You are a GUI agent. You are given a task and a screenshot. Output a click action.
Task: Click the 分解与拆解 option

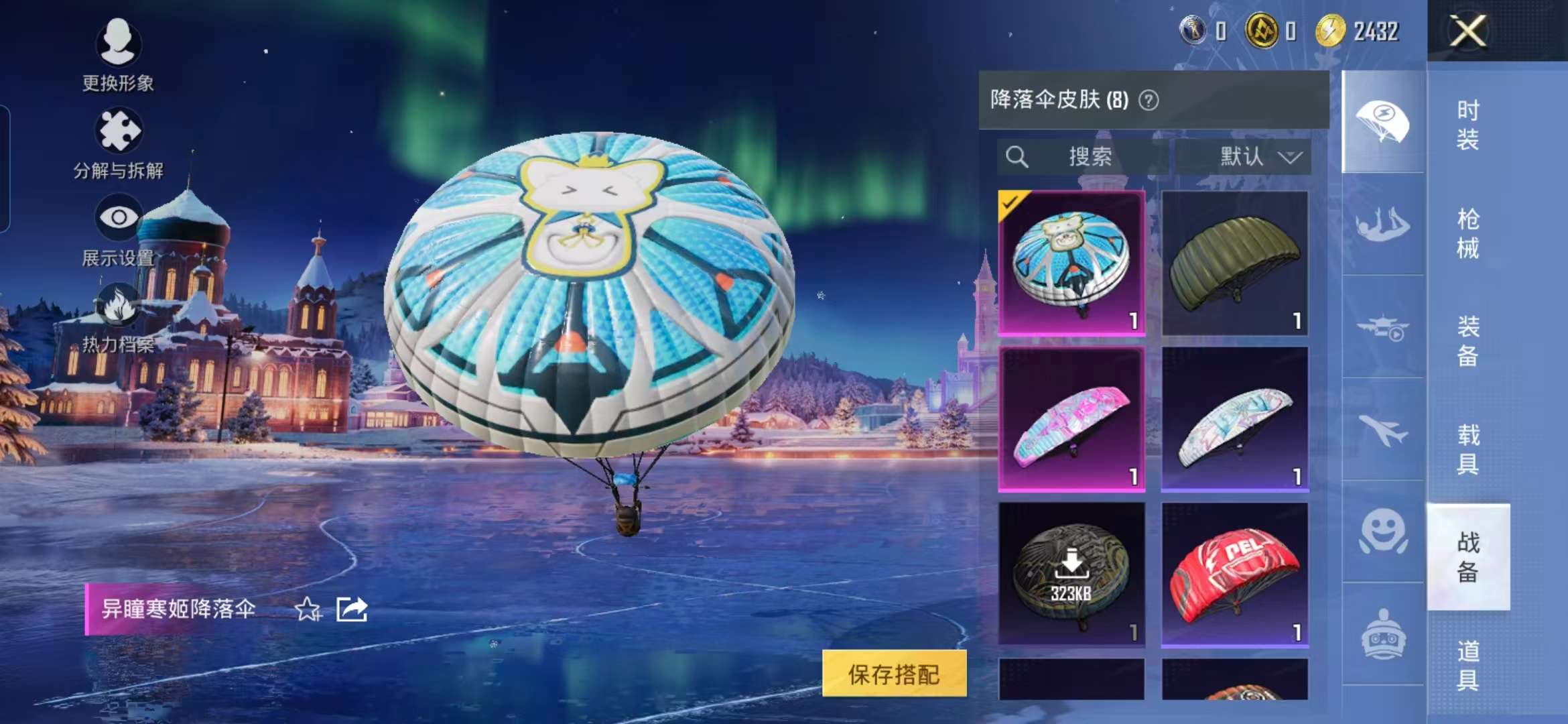coord(119,131)
